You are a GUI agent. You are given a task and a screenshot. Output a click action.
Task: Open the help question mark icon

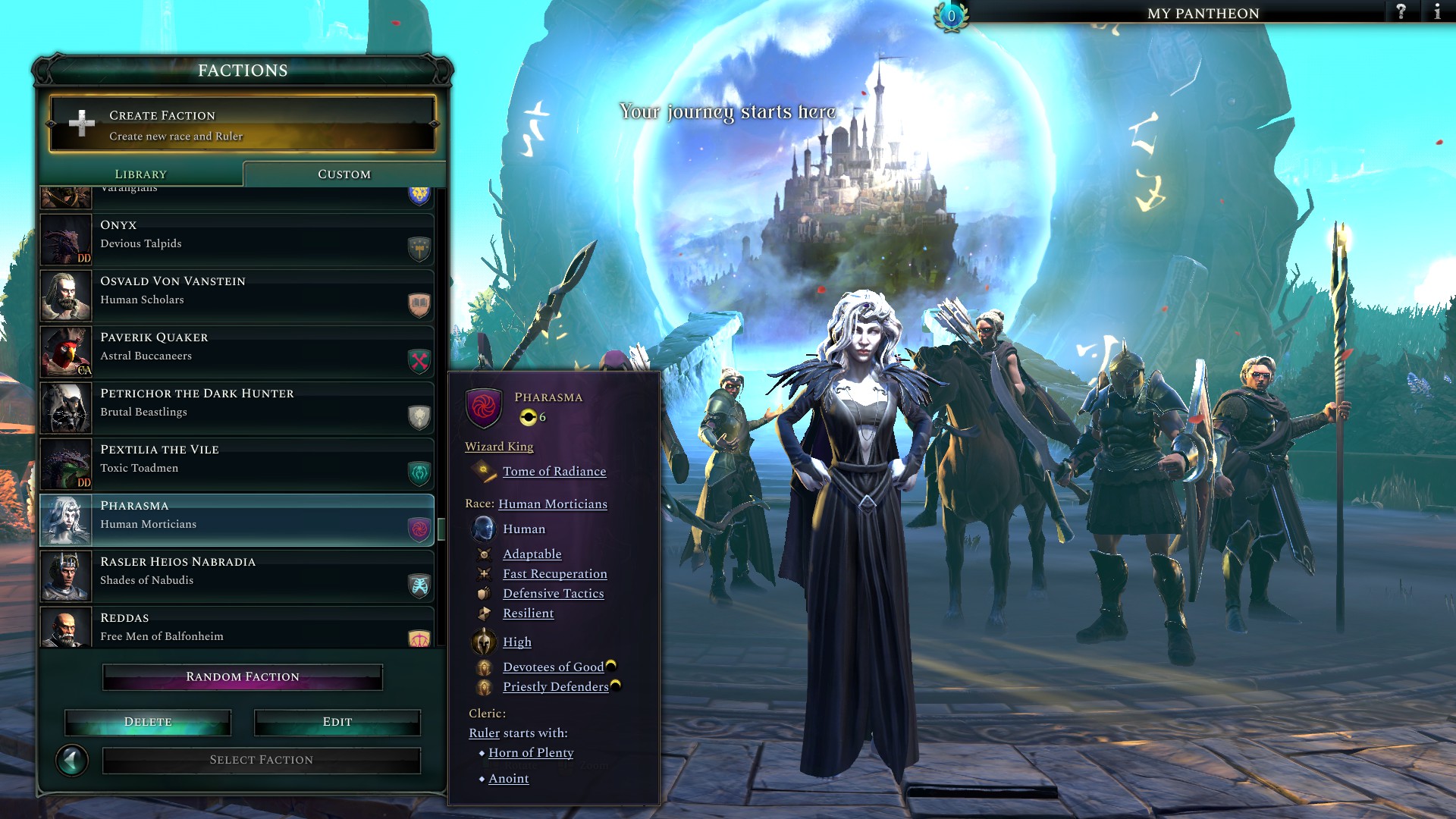[1398, 12]
